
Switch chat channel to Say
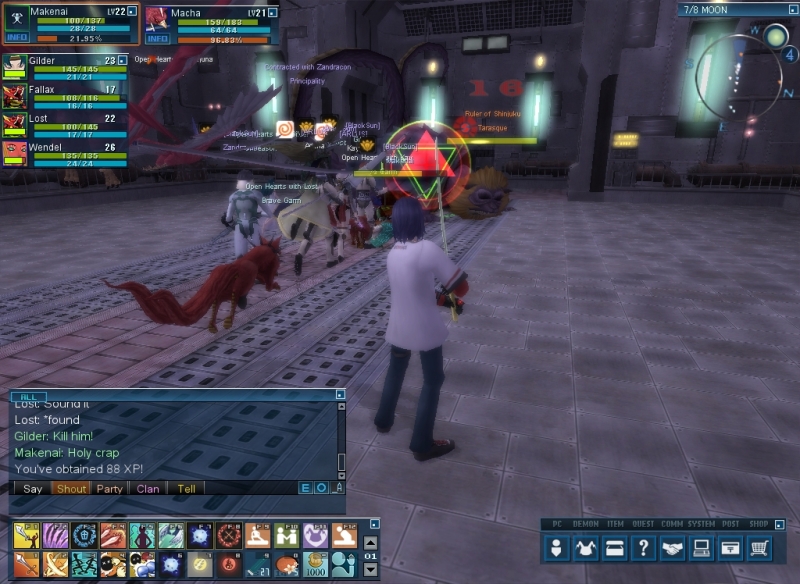pyautogui.click(x=33, y=489)
